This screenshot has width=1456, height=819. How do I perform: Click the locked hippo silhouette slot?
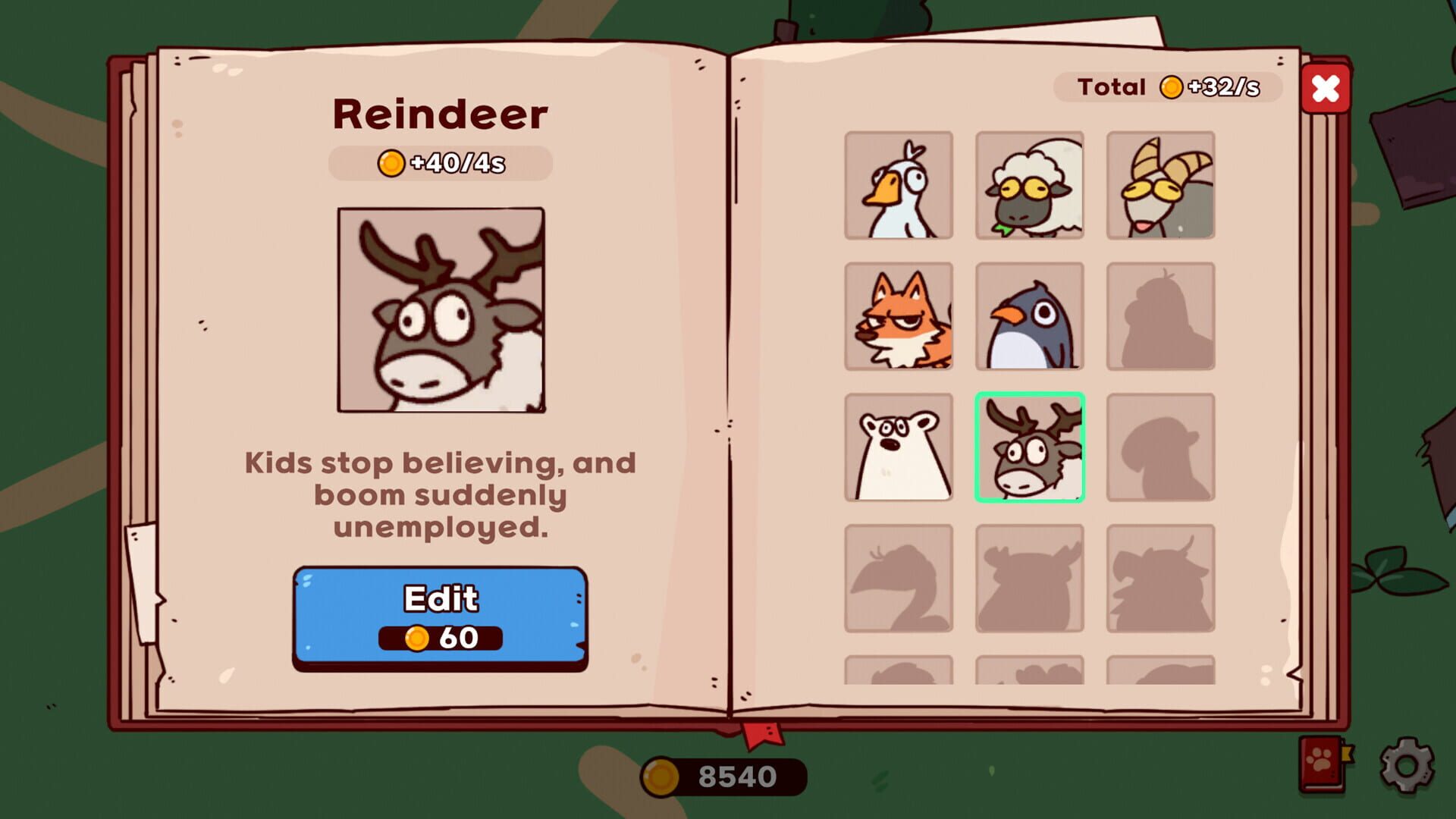pyautogui.click(x=1031, y=579)
